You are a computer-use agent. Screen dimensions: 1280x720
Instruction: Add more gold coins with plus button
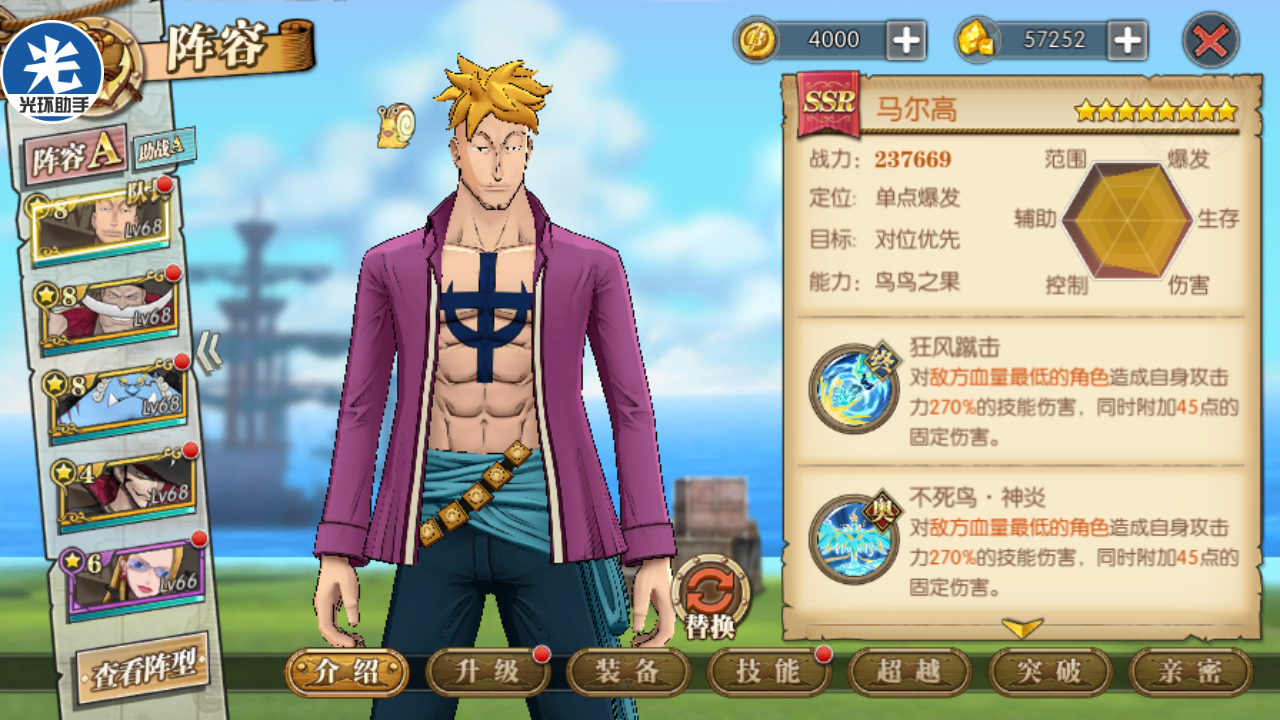[906, 40]
